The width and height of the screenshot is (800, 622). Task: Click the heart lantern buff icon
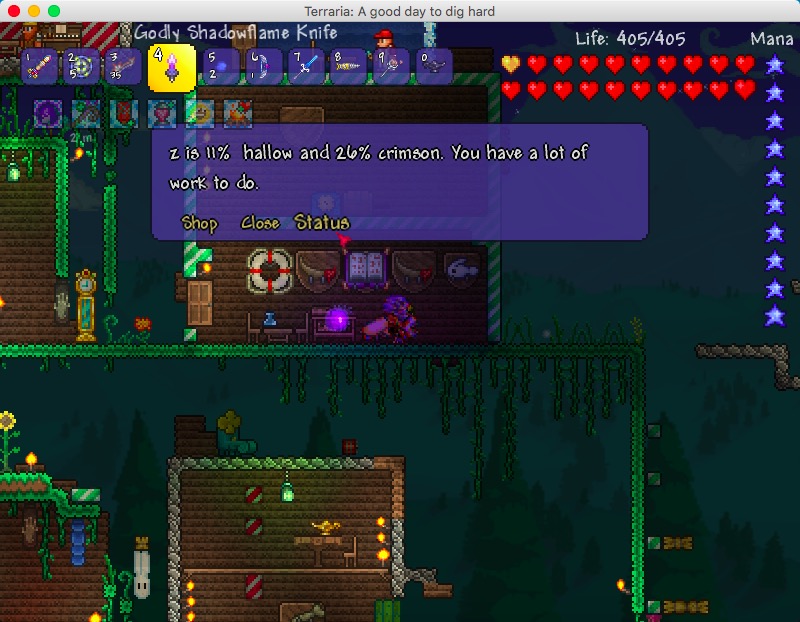coord(162,113)
